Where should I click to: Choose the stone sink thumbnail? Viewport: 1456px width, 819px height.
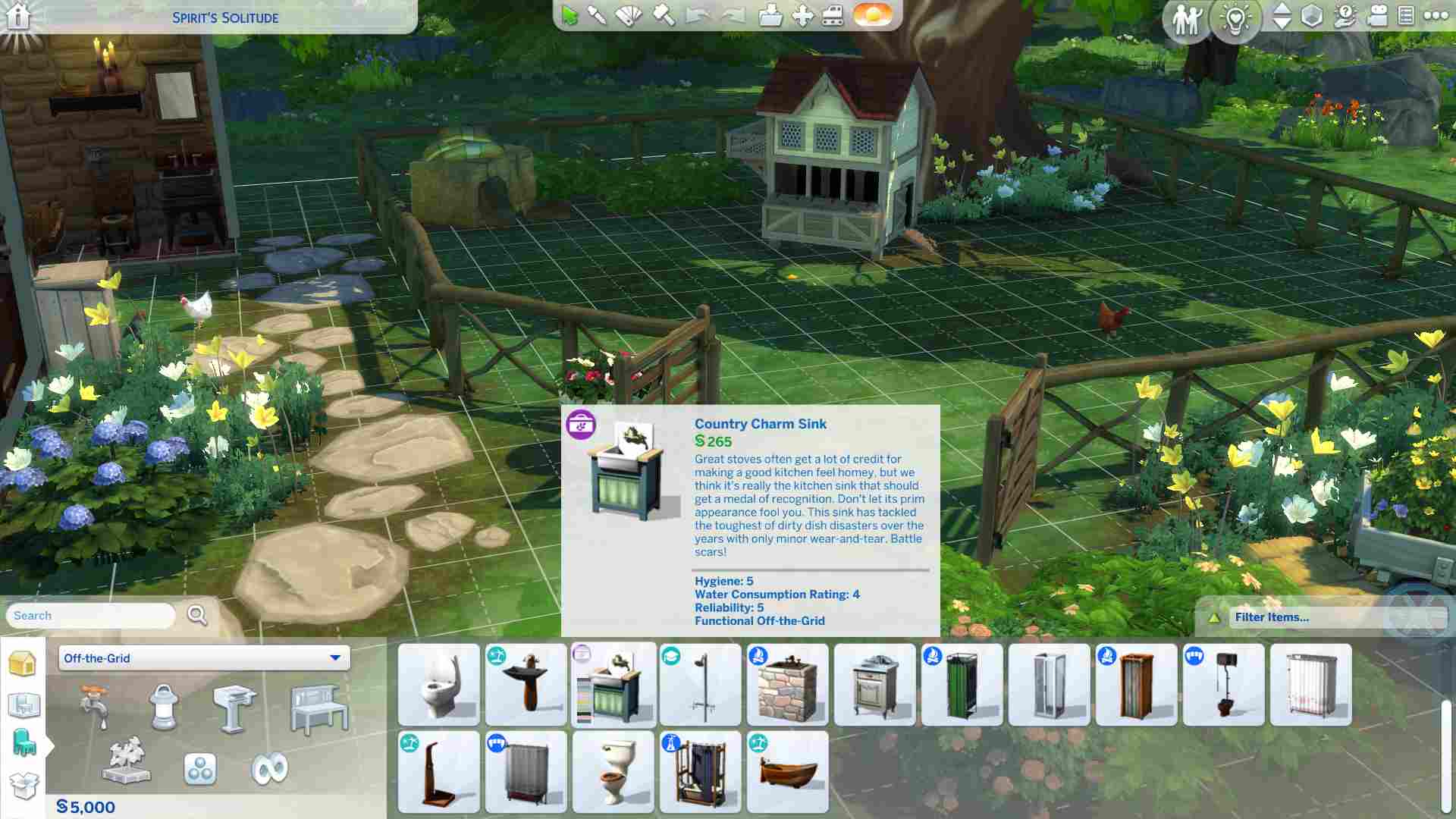tap(787, 685)
